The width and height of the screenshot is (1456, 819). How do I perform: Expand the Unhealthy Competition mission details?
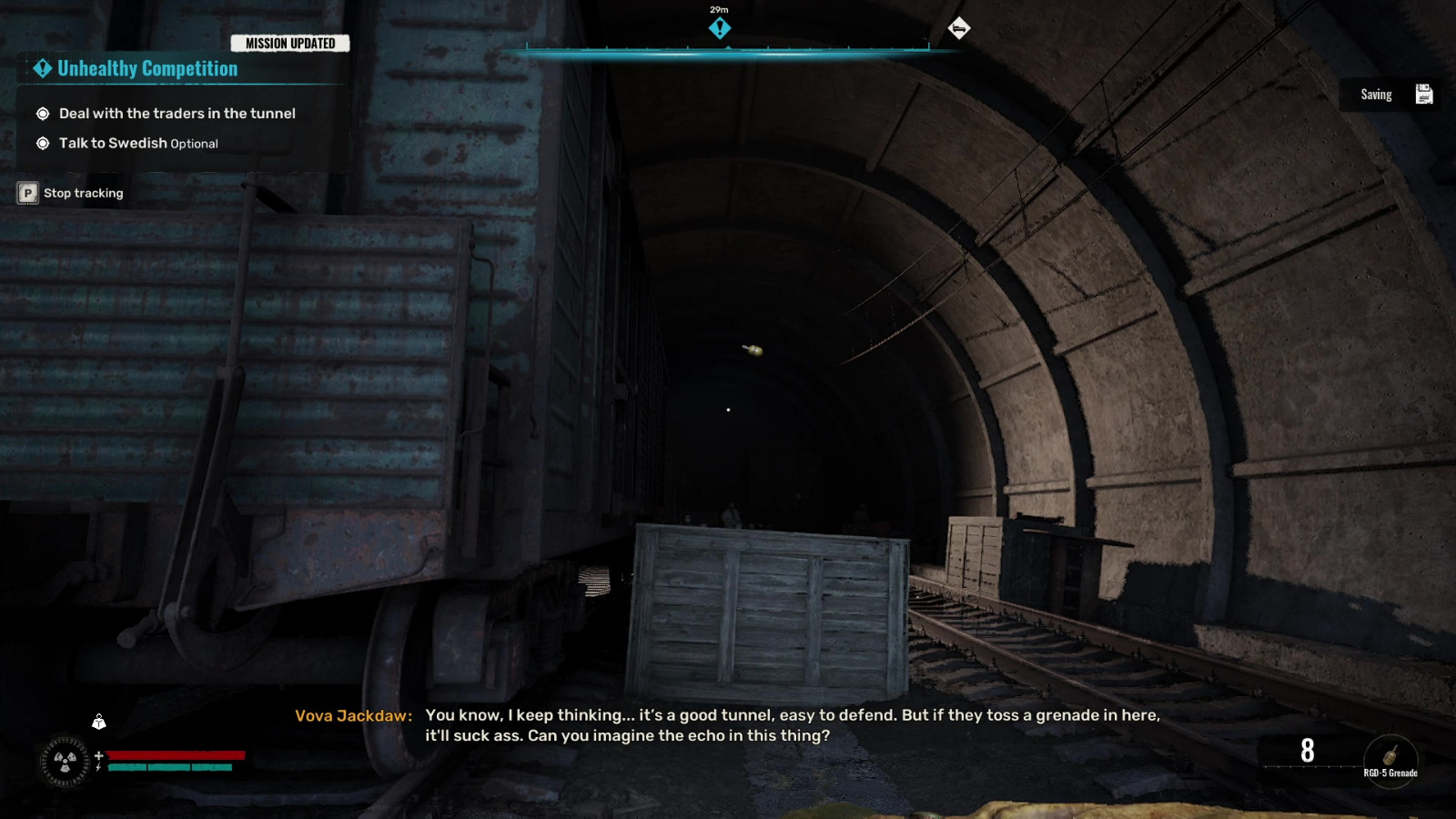click(147, 68)
